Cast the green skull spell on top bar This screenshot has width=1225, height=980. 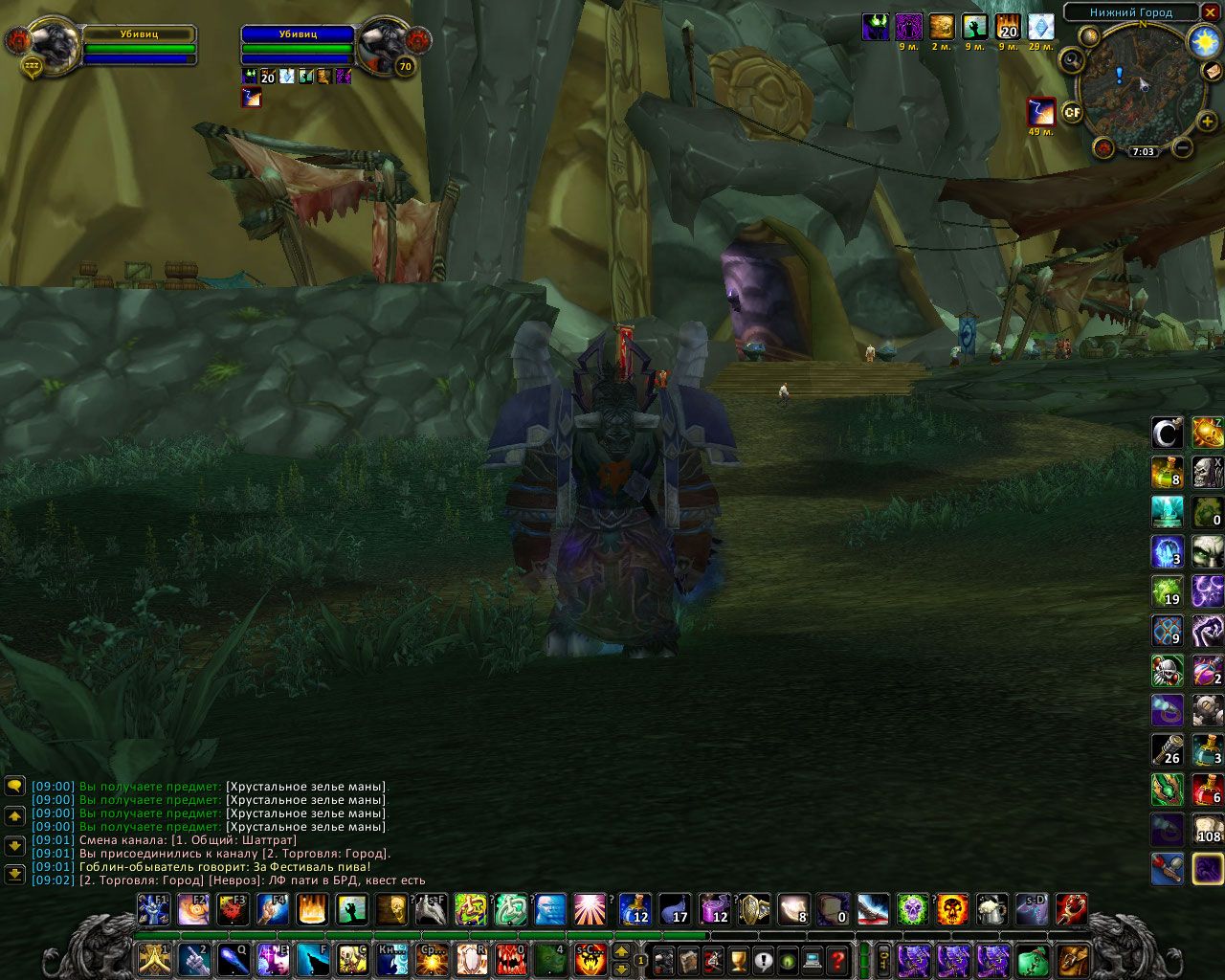coord(912,909)
